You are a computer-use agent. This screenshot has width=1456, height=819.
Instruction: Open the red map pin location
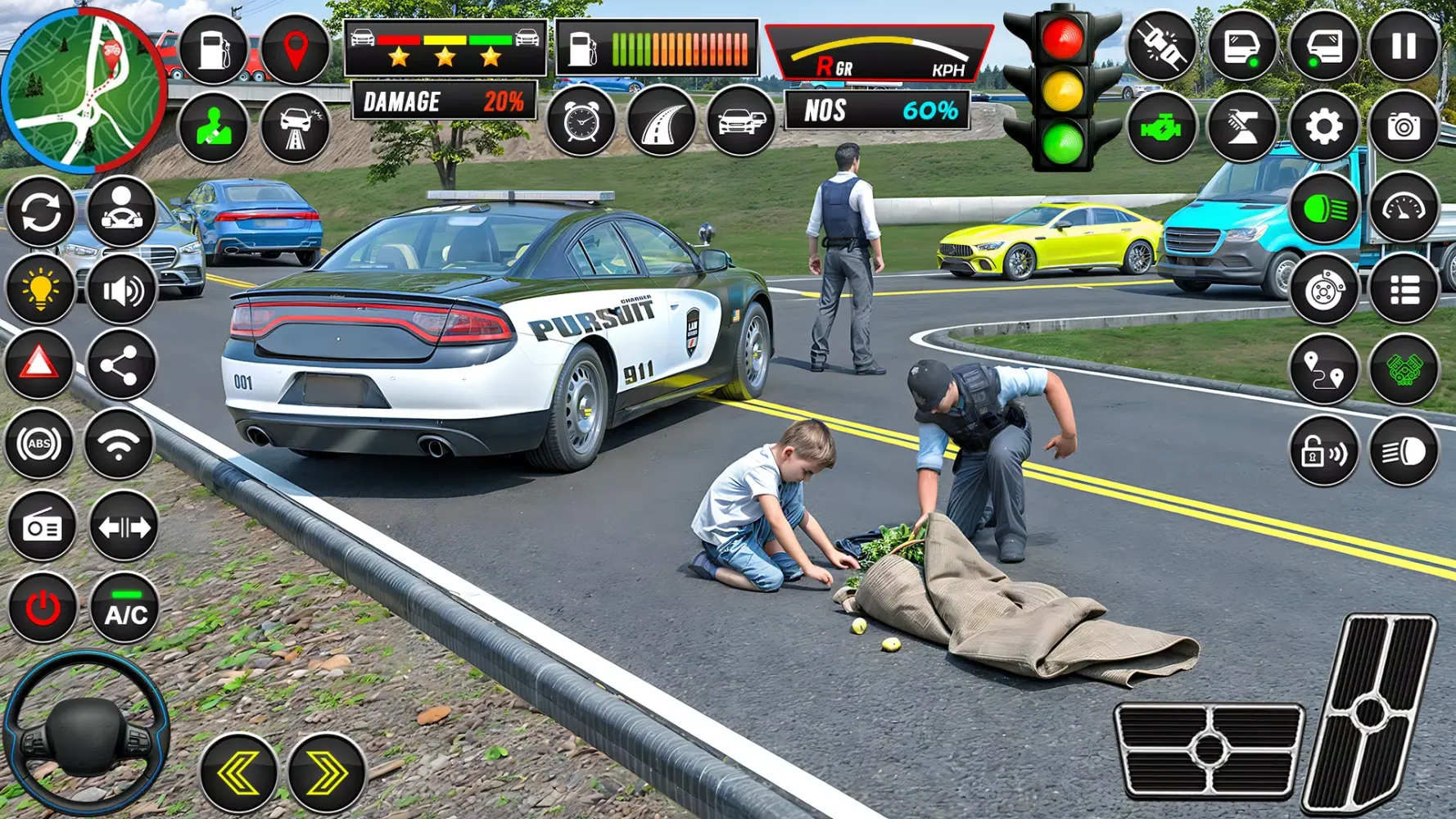click(x=295, y=49)
